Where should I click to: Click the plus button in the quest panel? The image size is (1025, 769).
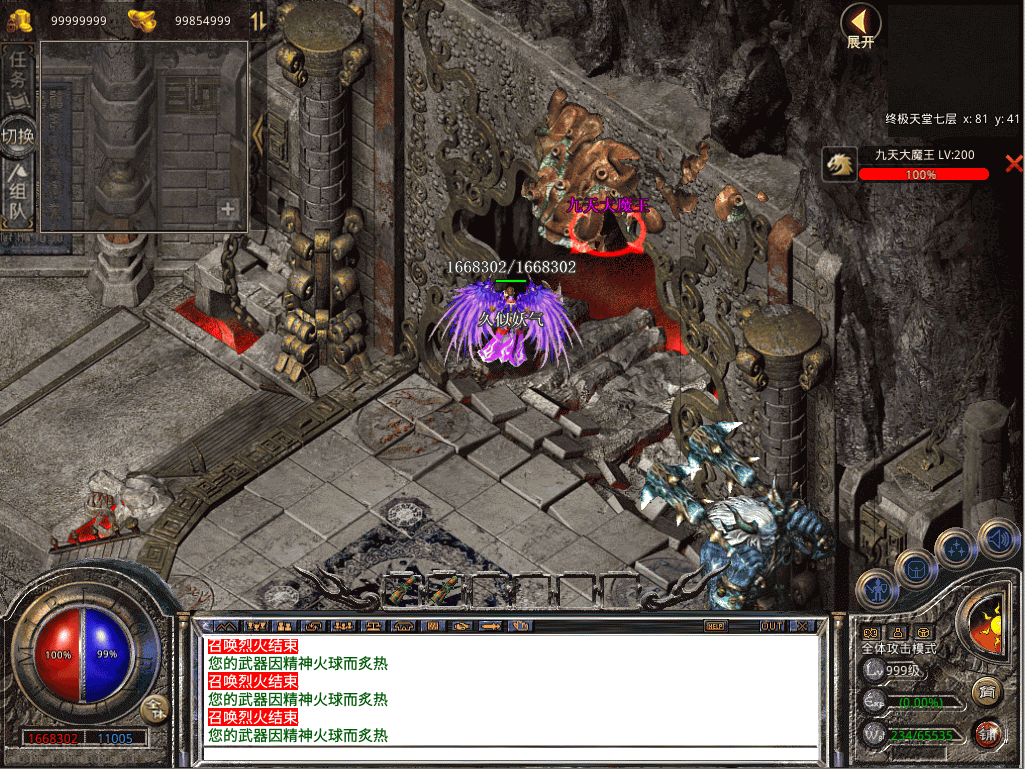(228, 209)
